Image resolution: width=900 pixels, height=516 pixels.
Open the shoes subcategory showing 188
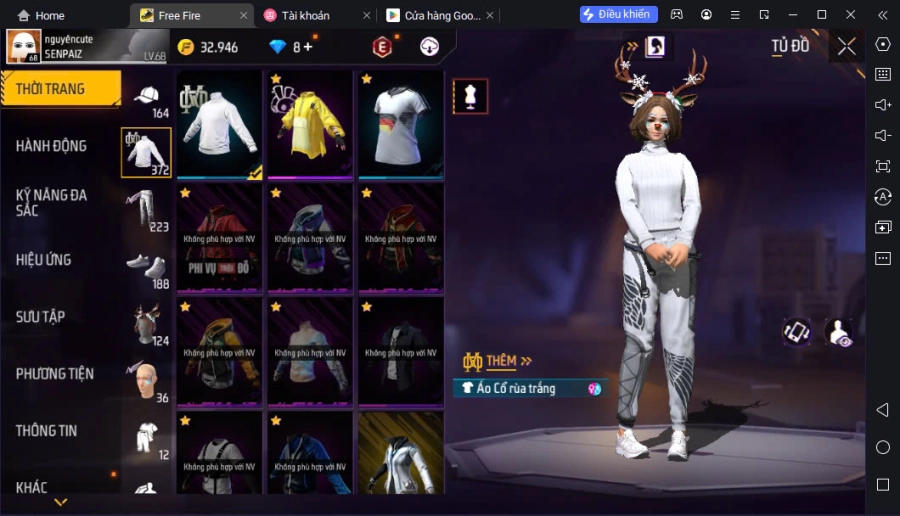click(x=146, y=268)
